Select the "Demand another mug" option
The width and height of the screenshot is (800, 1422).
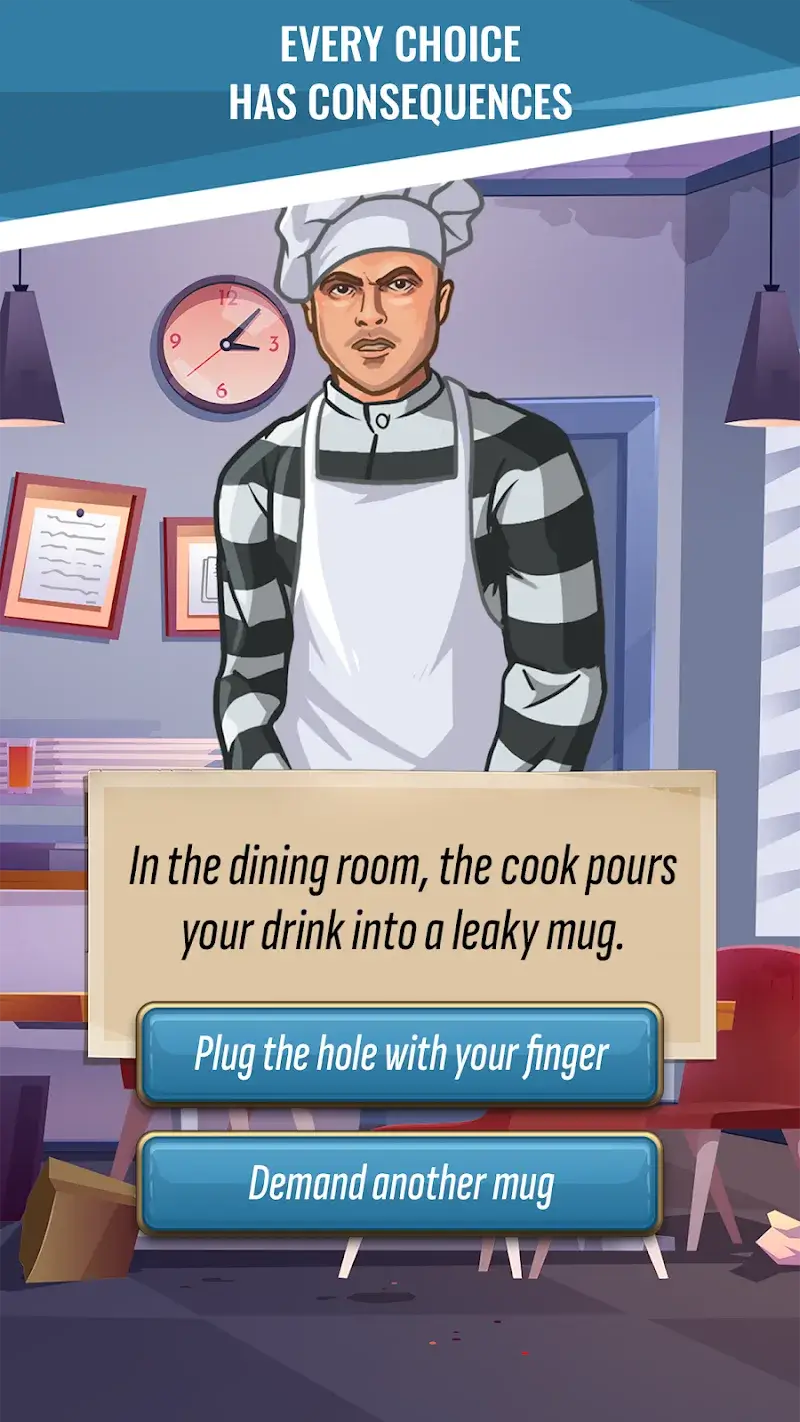coord(400,1184)
